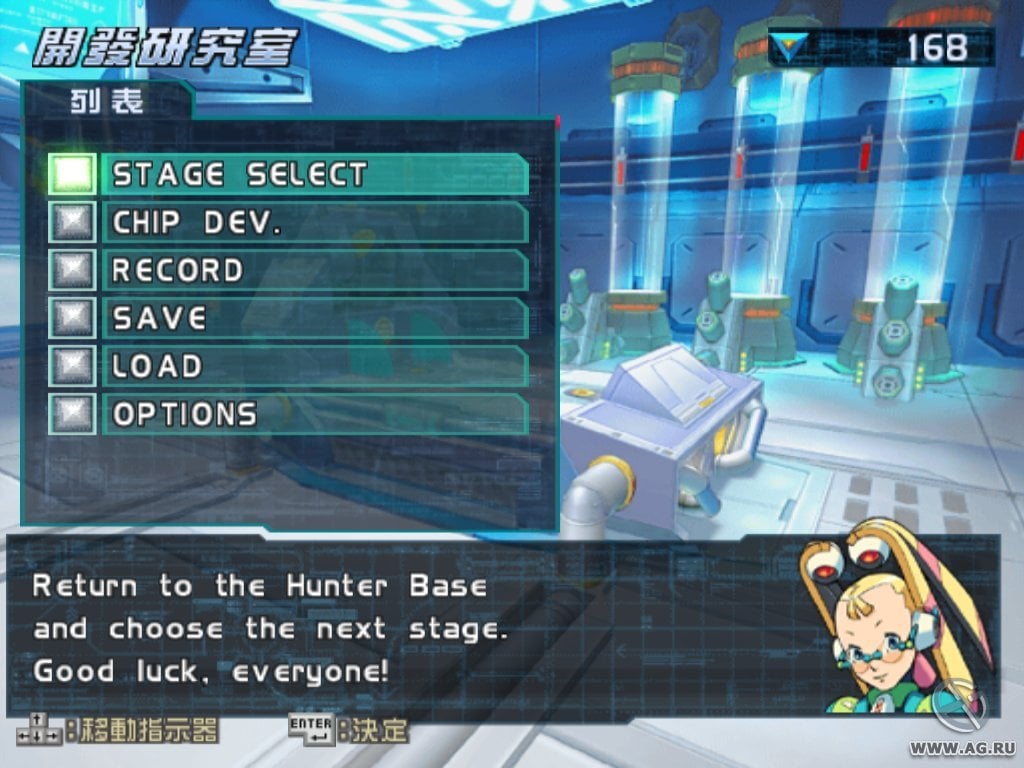This screenshot has width=1024, height=768.
Task: Click the 列表 list tab header
Action: 107,102
